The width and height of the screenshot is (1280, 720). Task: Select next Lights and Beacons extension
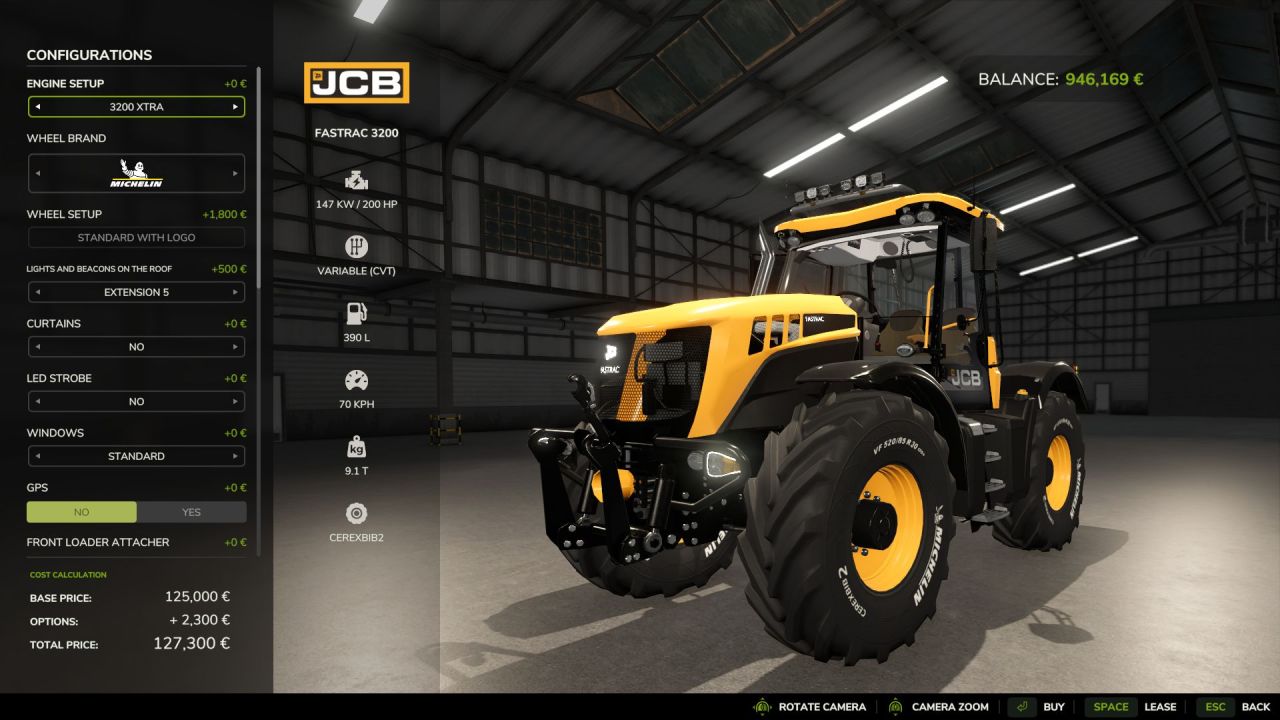click(x=237, y=291)
